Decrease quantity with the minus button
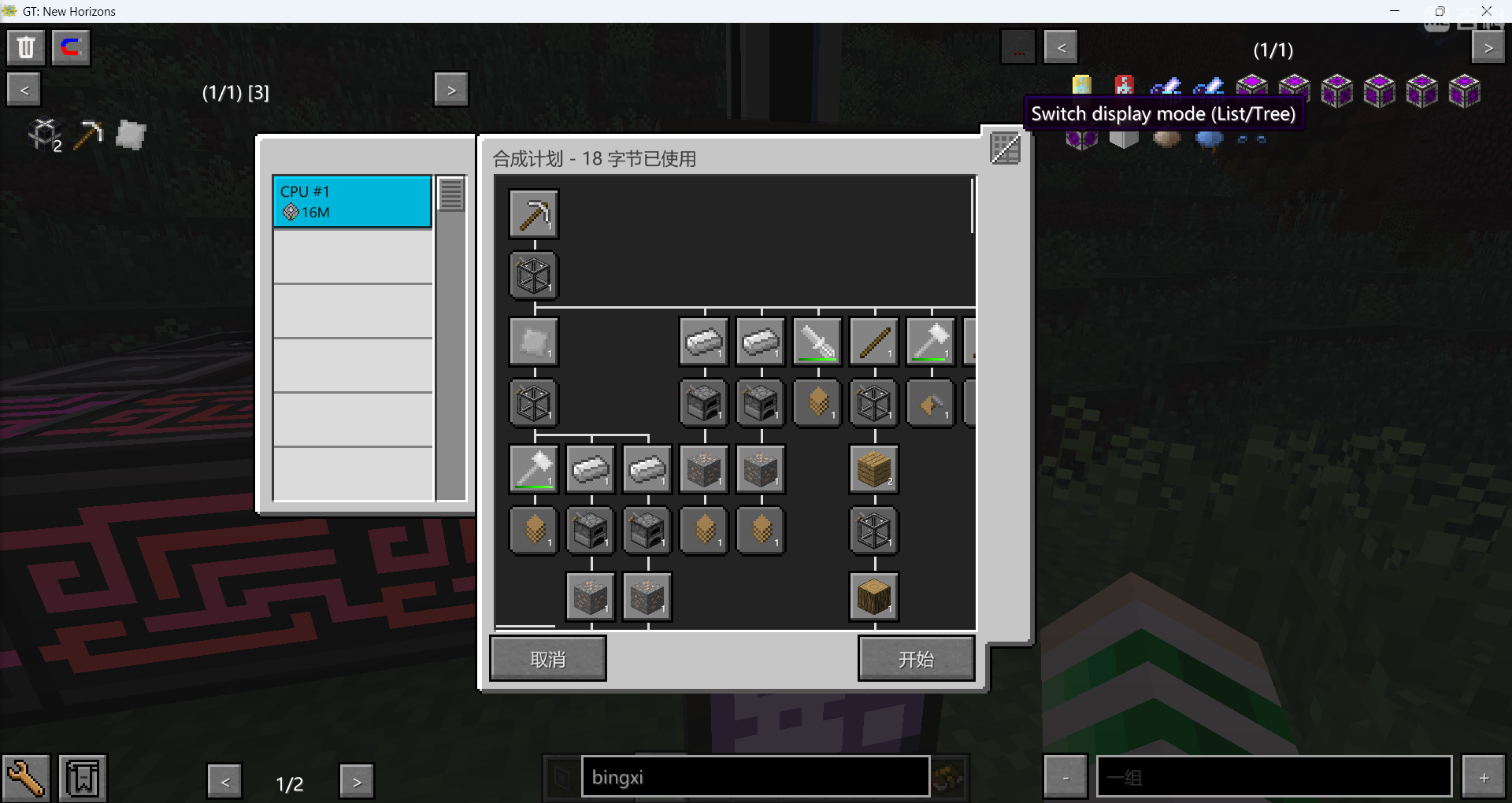This screenshot has height=803, width=1512. pyautogui.click(x=1065, y=777)
